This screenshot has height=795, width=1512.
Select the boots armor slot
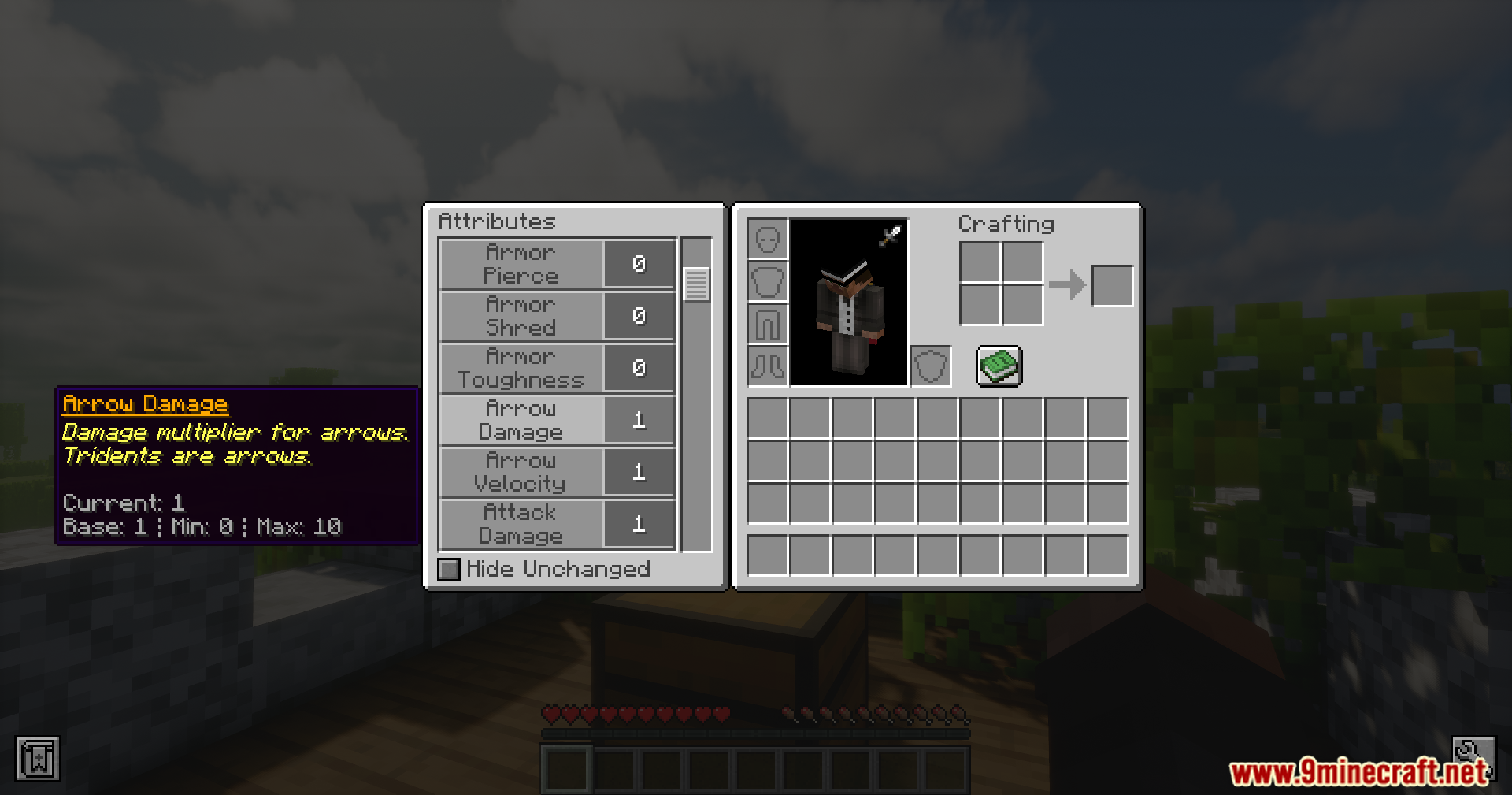click(769, 367)
